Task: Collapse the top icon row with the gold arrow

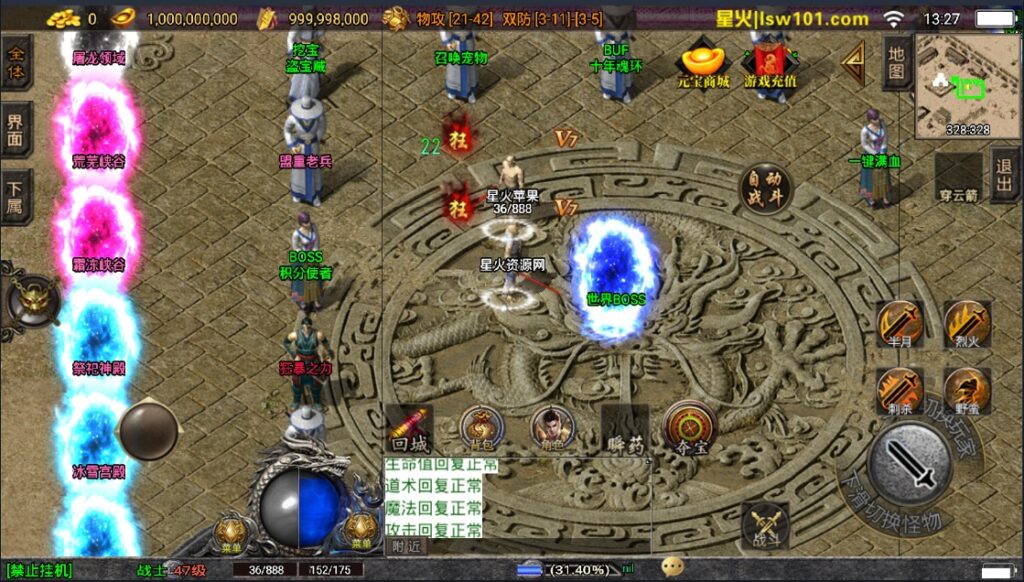Action: point(853,64)
